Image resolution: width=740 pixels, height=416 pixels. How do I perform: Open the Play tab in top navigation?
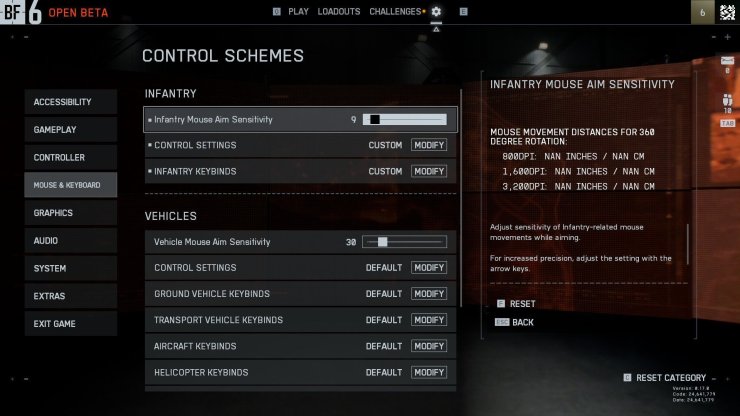pyautogui.click(x=298, y=12)
